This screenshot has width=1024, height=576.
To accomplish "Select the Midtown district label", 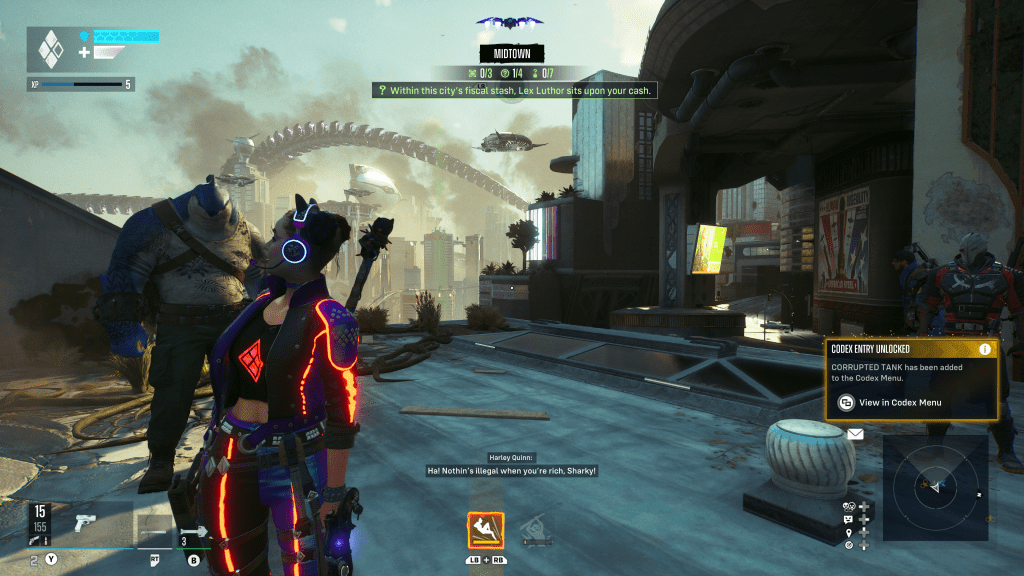I will [510, 53].
